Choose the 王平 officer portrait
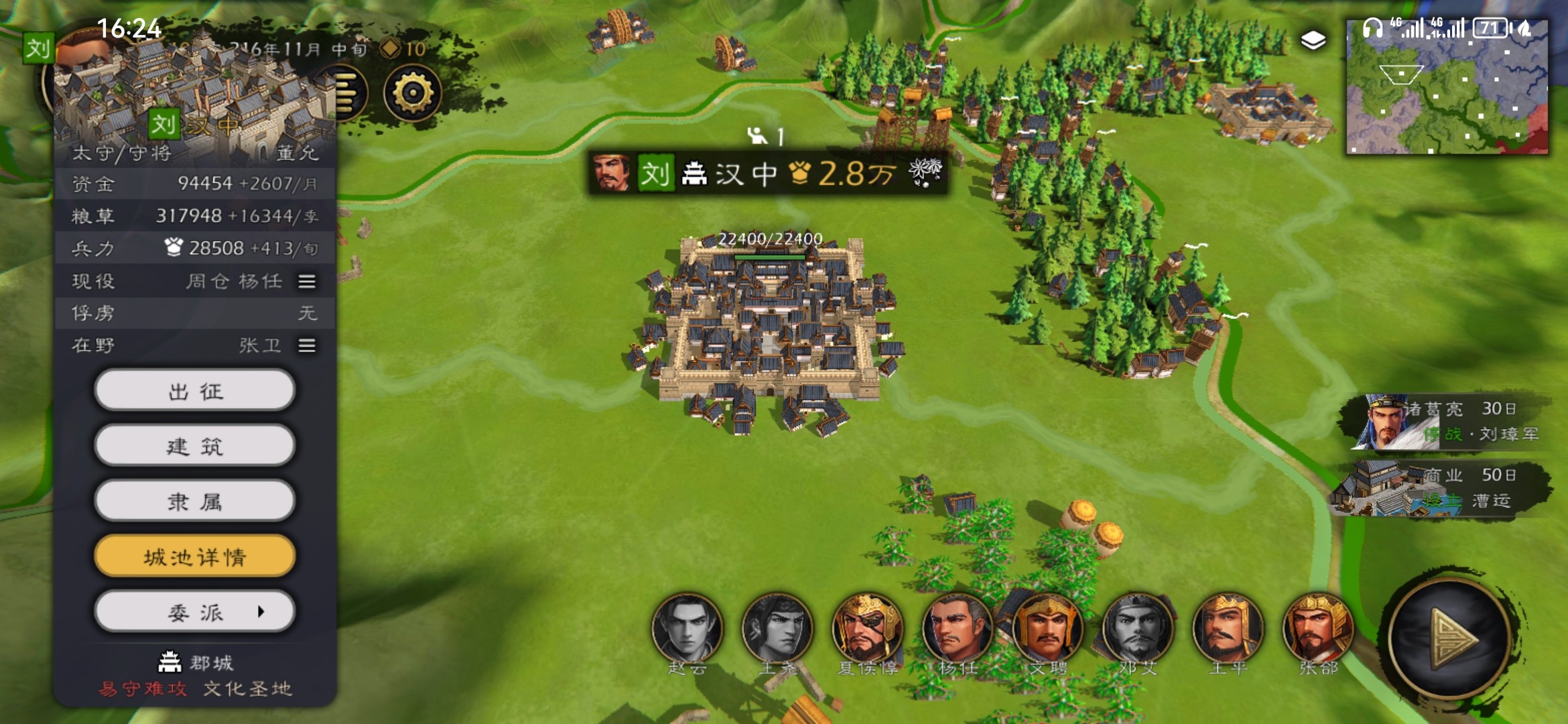The image size is (1568, 724). (1228, 629)
